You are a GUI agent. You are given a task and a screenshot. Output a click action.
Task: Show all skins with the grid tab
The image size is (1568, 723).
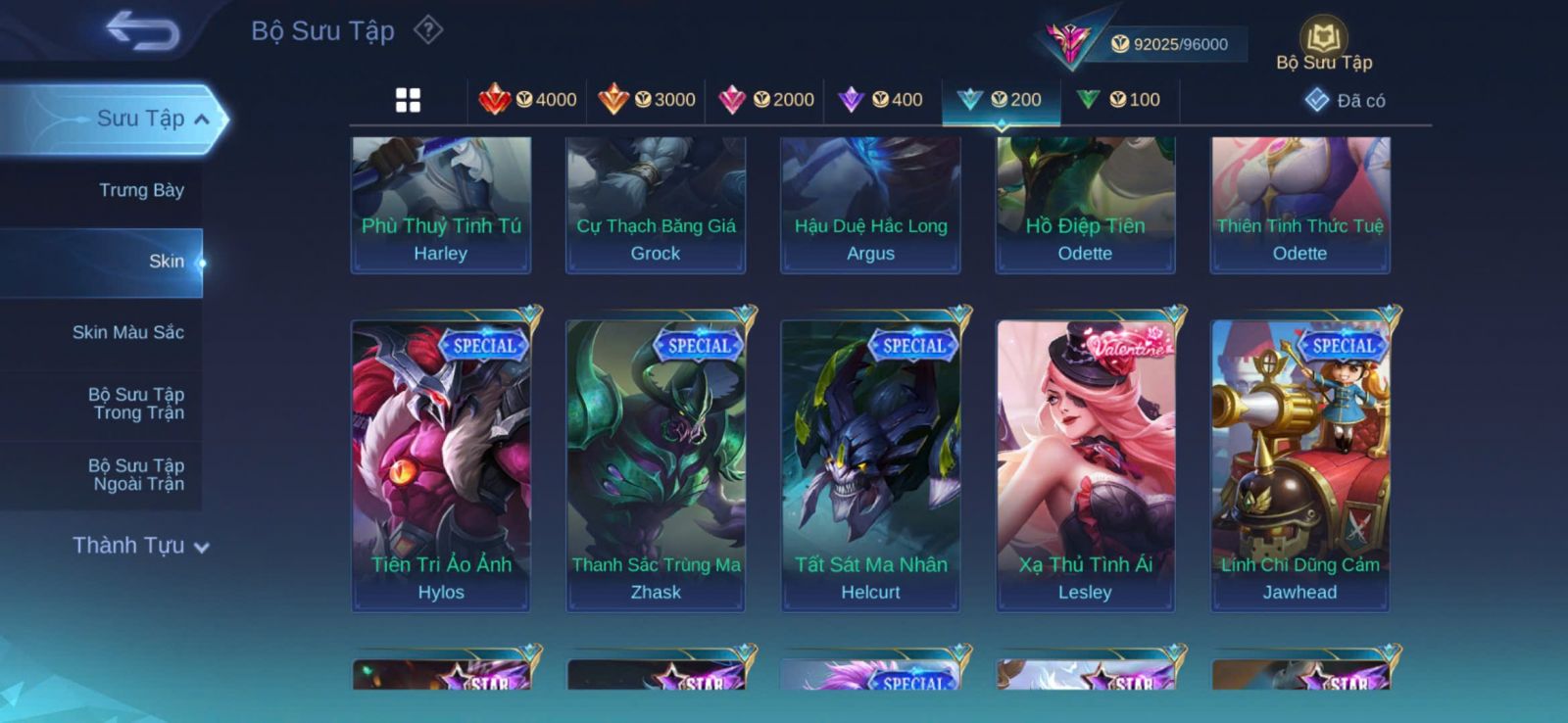pyautogui.click(x=408, y=100)
